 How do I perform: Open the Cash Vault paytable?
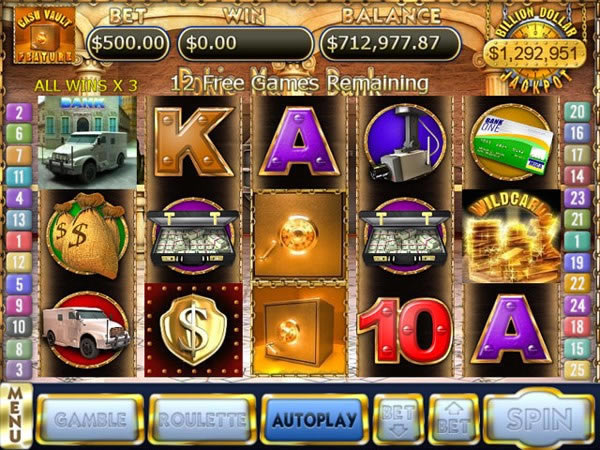35,39
